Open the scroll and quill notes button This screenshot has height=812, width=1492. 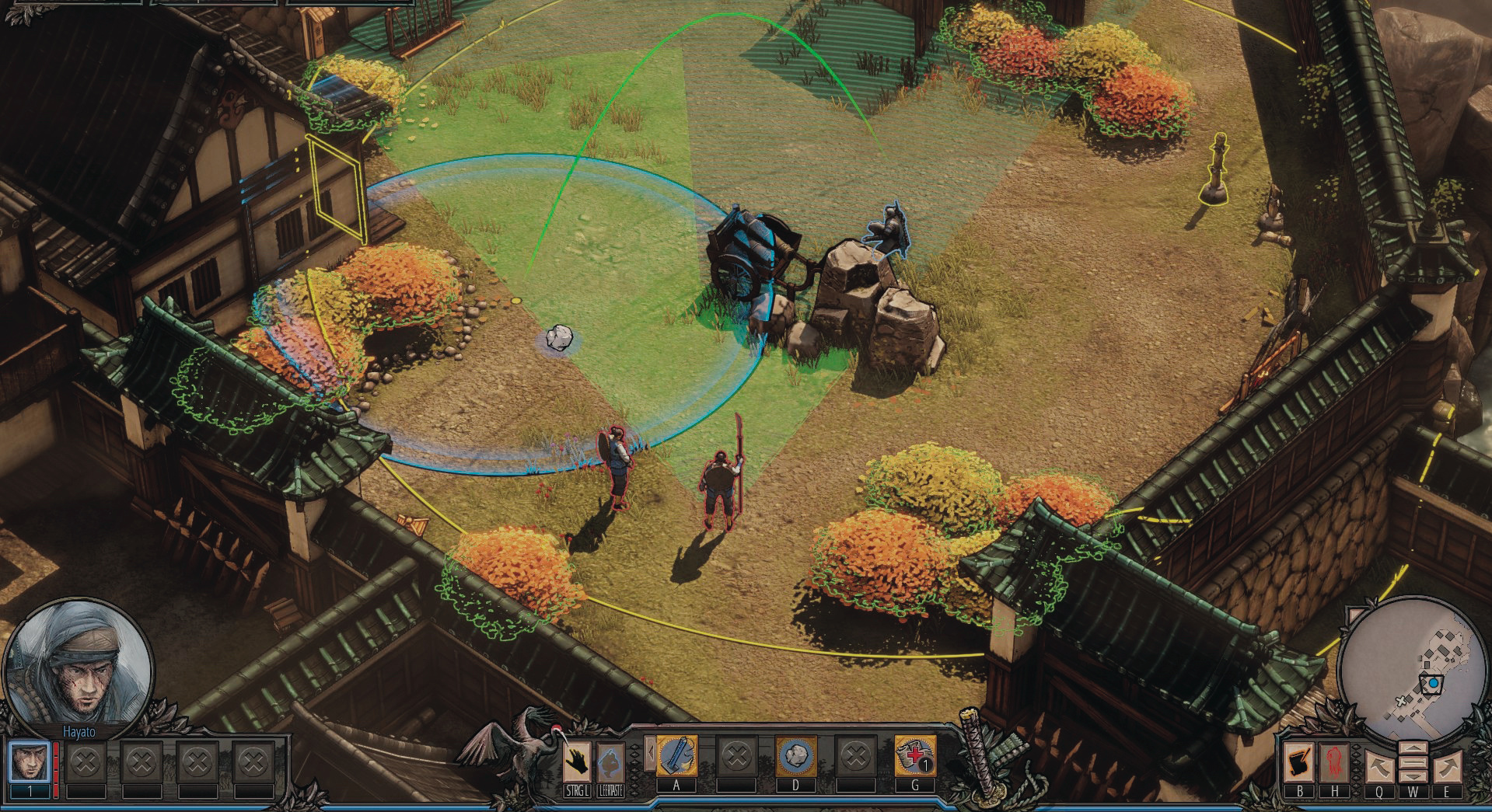1299,762
